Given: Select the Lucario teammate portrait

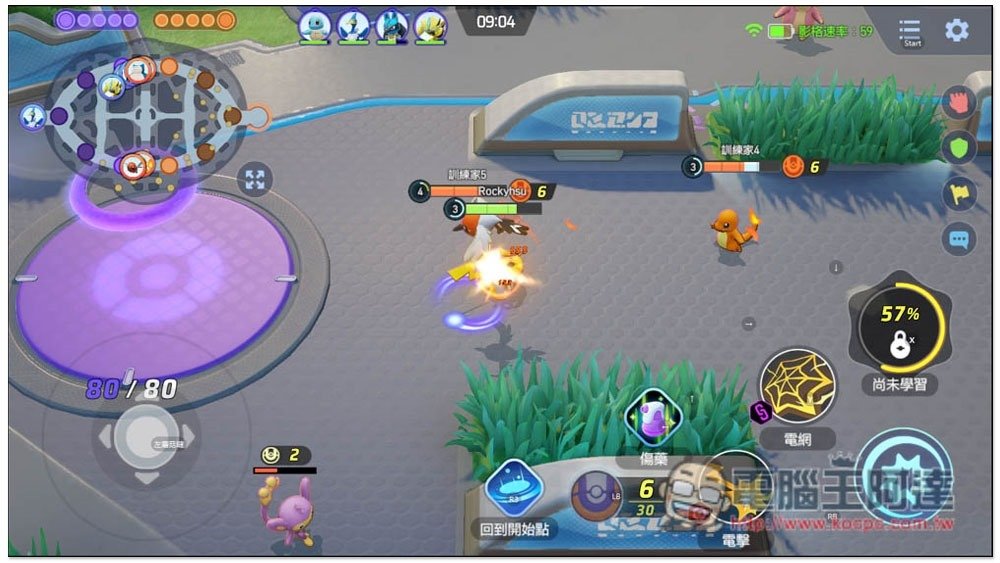Looking at the screenshot, I should click(x=391, y=27).
